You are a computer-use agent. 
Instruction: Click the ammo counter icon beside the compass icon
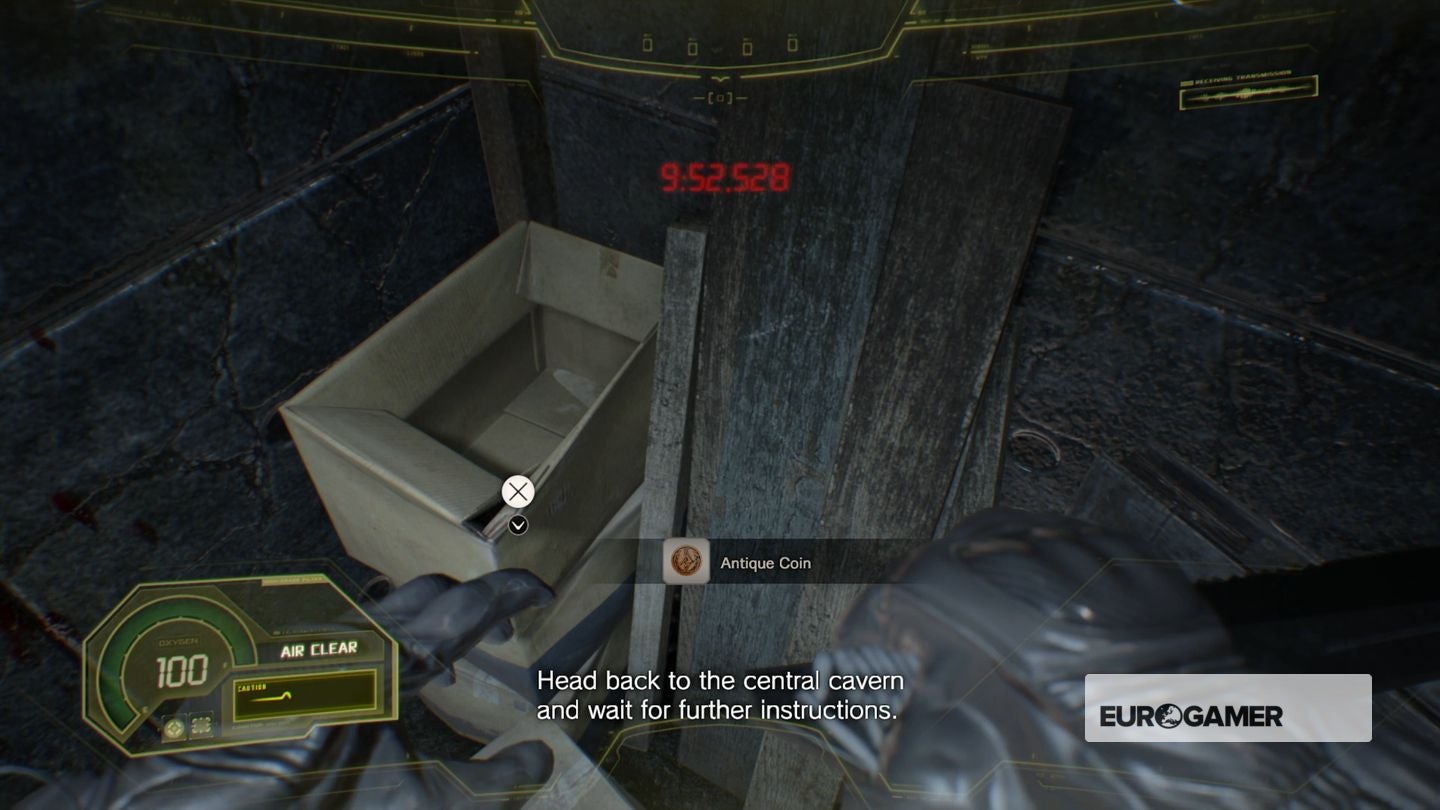click(x=201, y=727)
